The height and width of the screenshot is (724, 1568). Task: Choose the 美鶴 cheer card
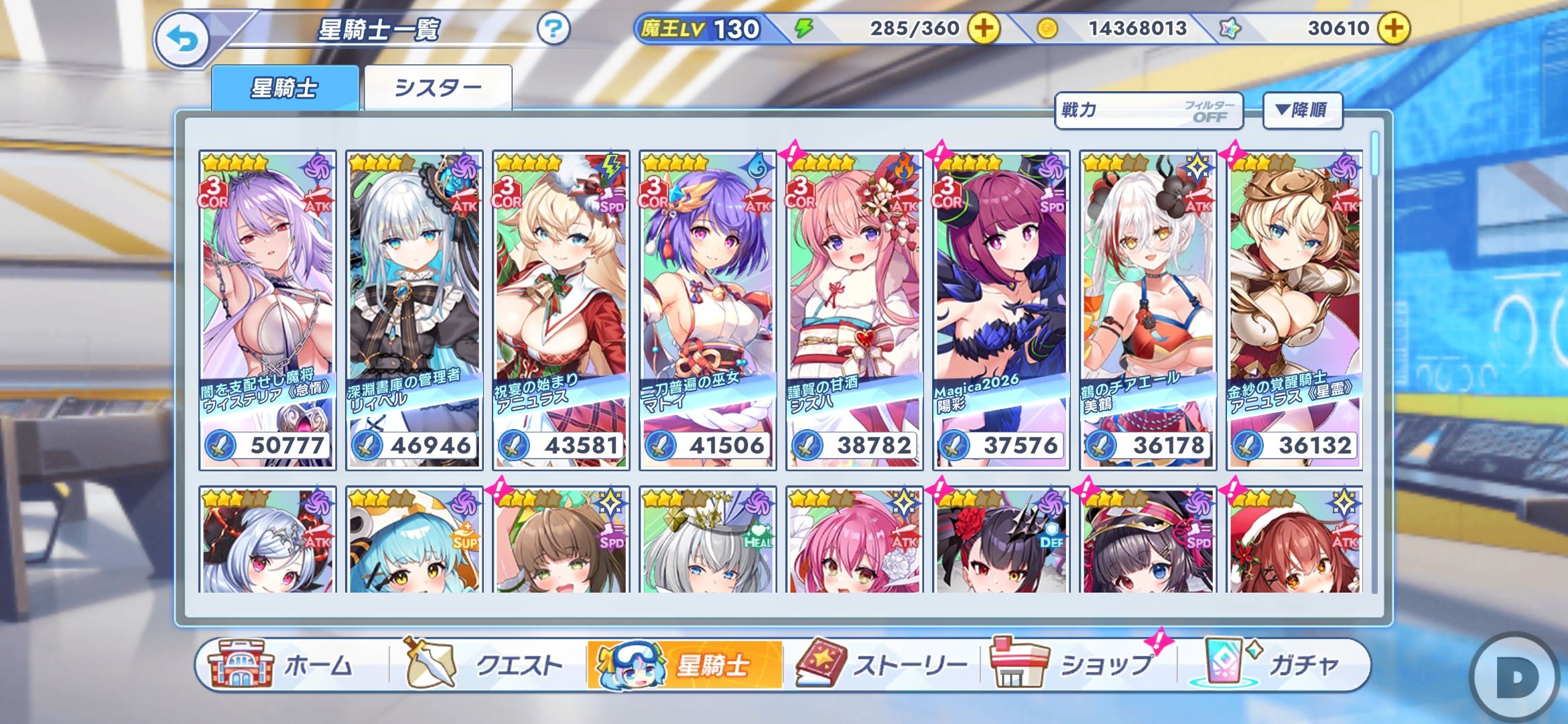click(x=1148, y=310)
